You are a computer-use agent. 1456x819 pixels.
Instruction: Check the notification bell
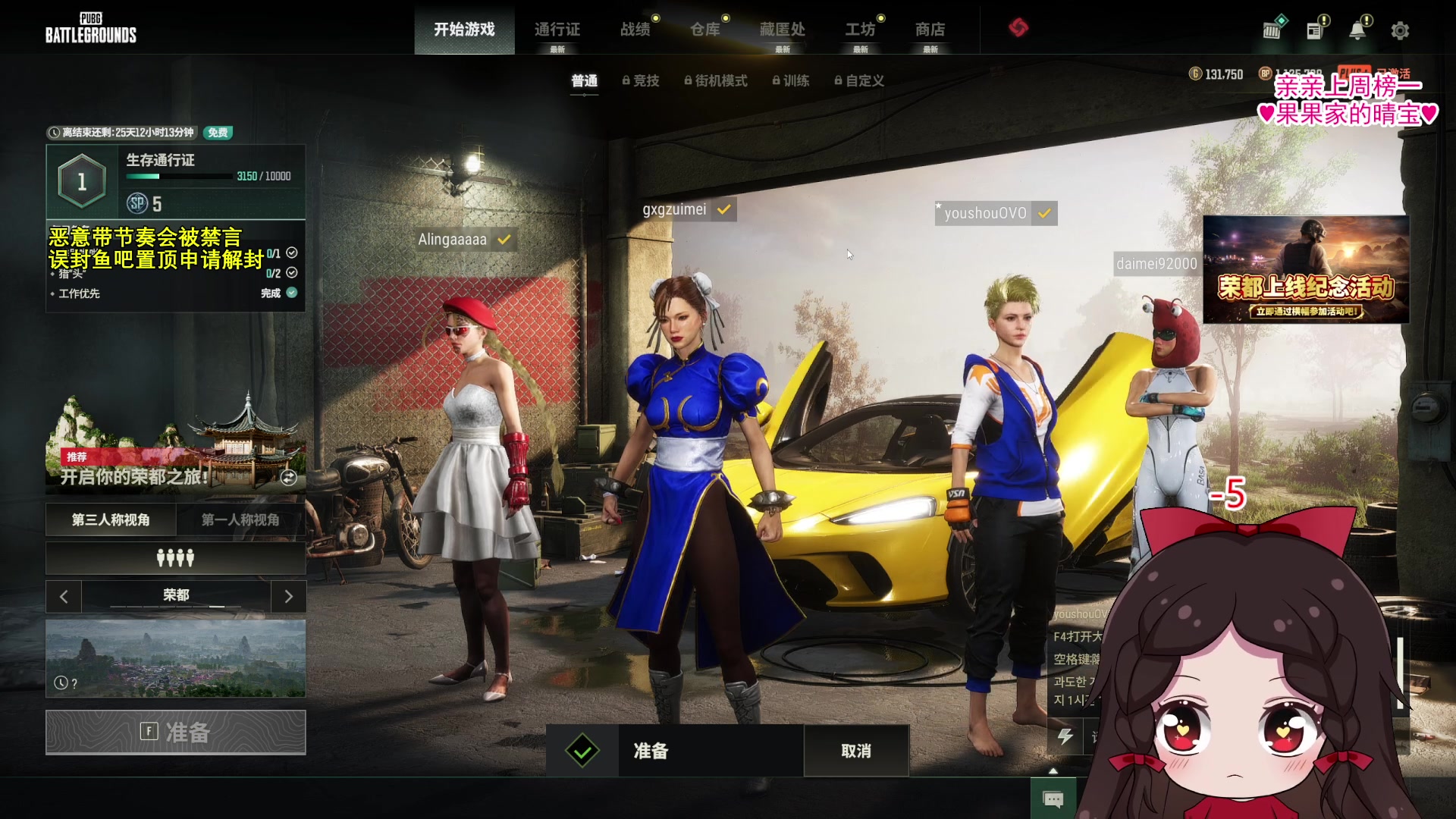pyautogui.click(x=1357, y=30)
